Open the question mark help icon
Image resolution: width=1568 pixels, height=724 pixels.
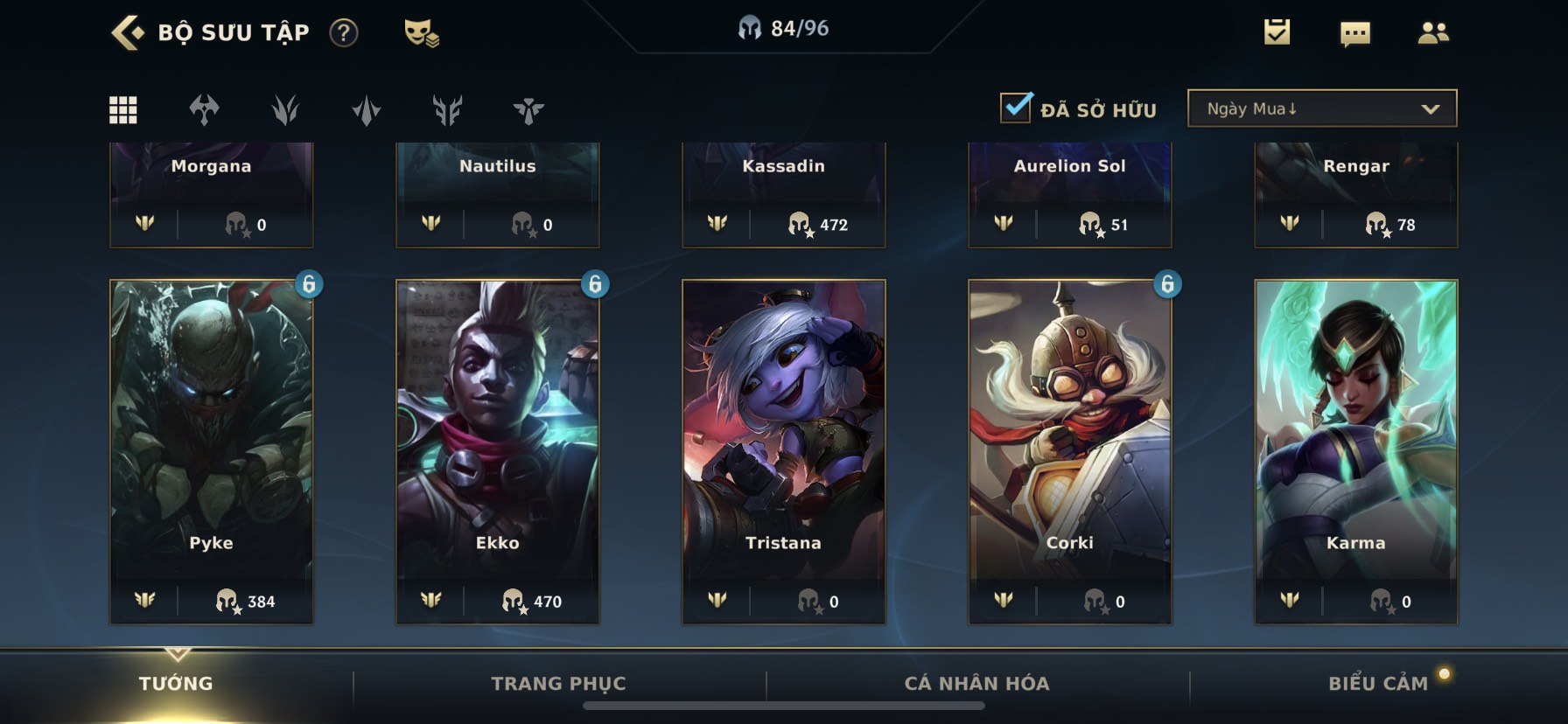(x=344, y=33)
